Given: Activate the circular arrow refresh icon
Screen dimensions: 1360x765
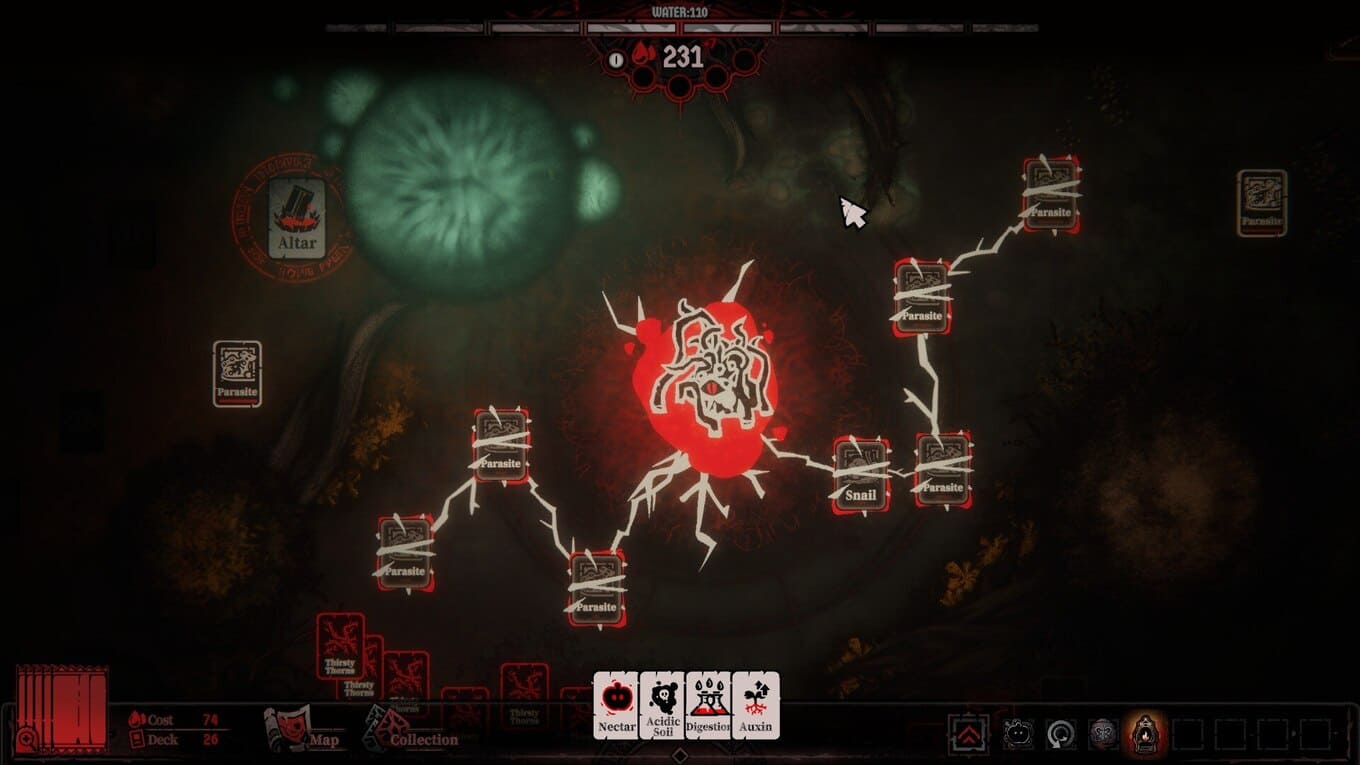Looking at the screenshot, I should [x=1061, y=734].
